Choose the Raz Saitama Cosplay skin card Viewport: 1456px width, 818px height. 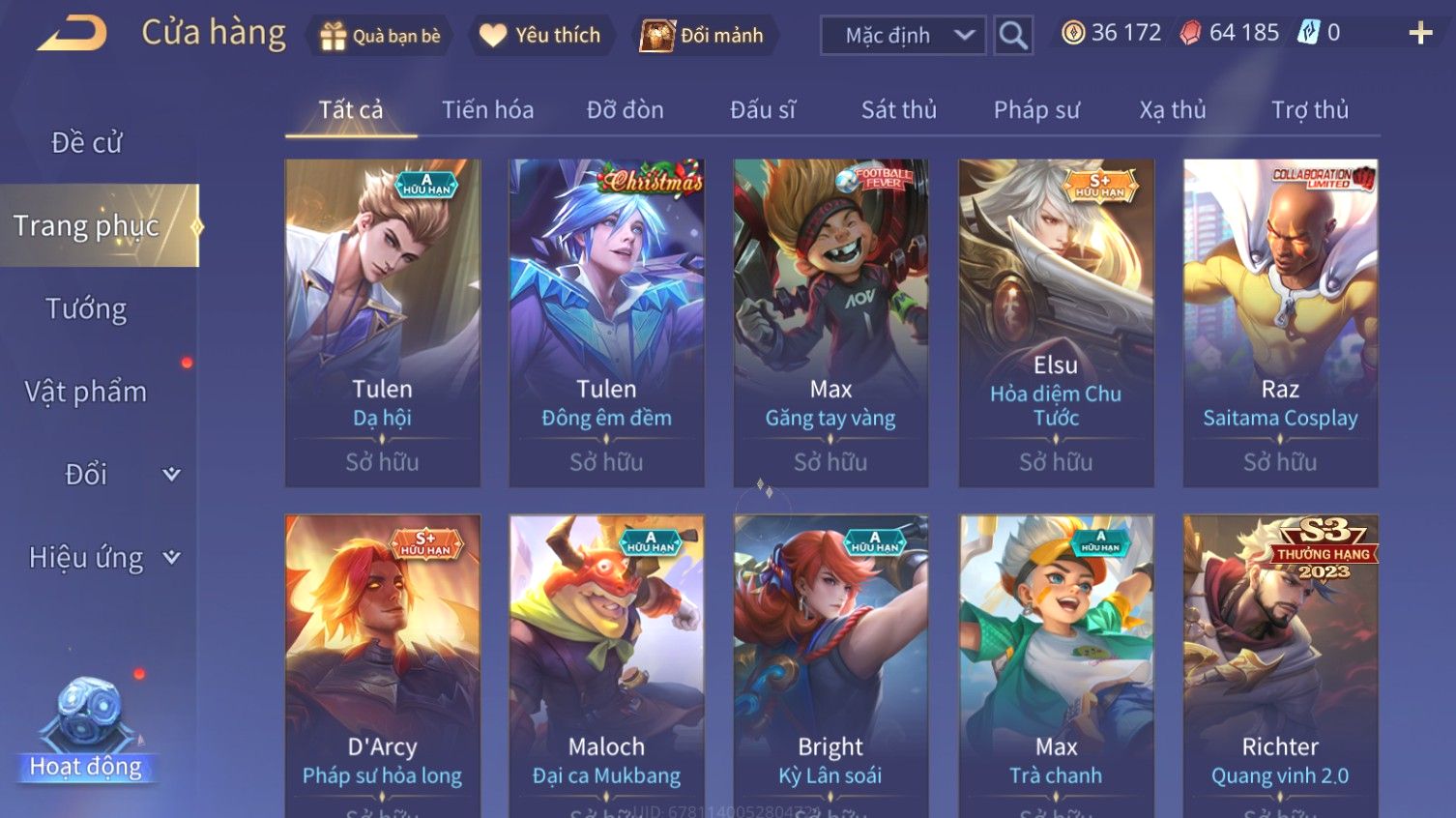click(1280, 322)
